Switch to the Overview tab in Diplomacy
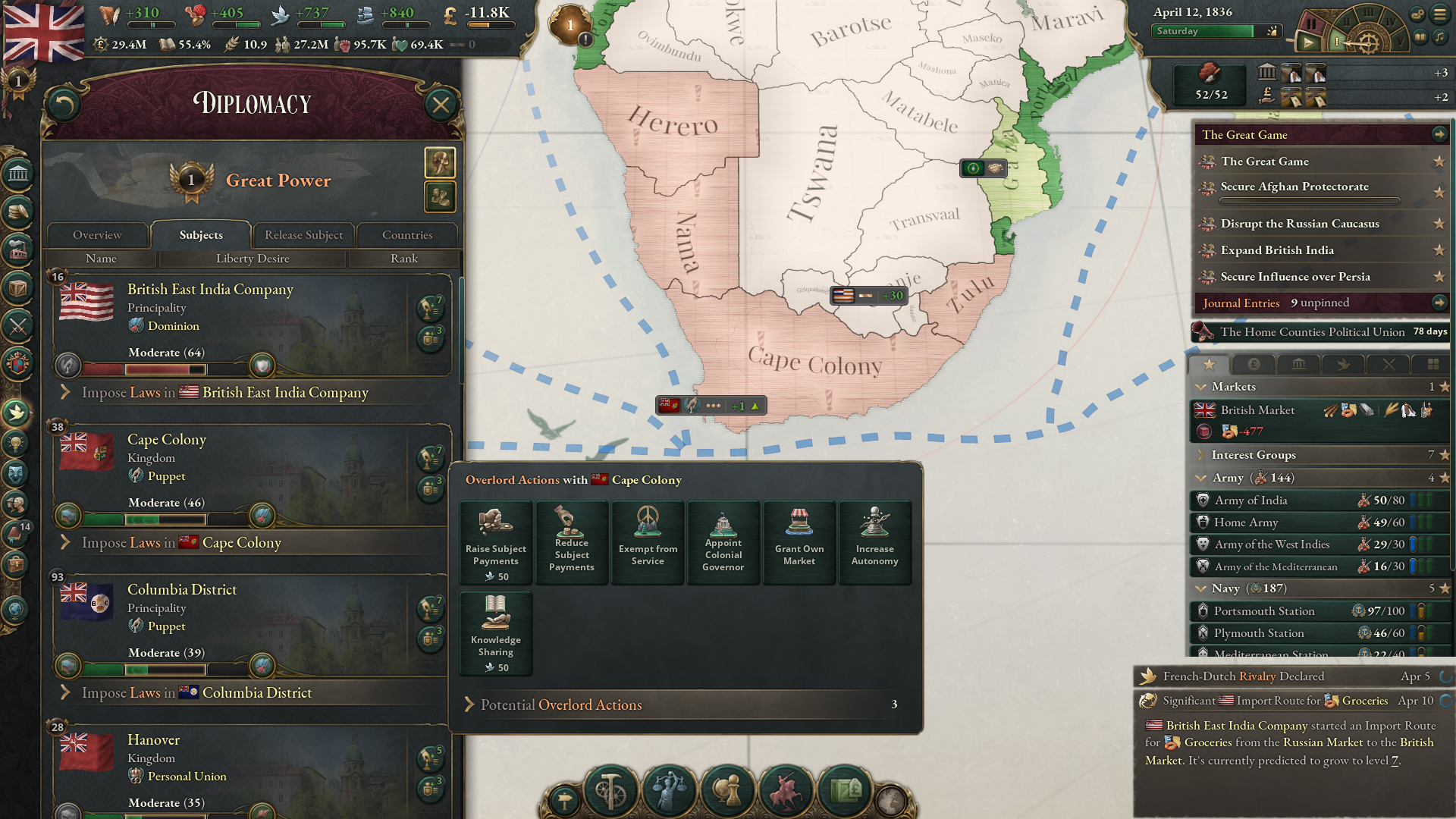The image size is (1456, 819). (96, 235)
